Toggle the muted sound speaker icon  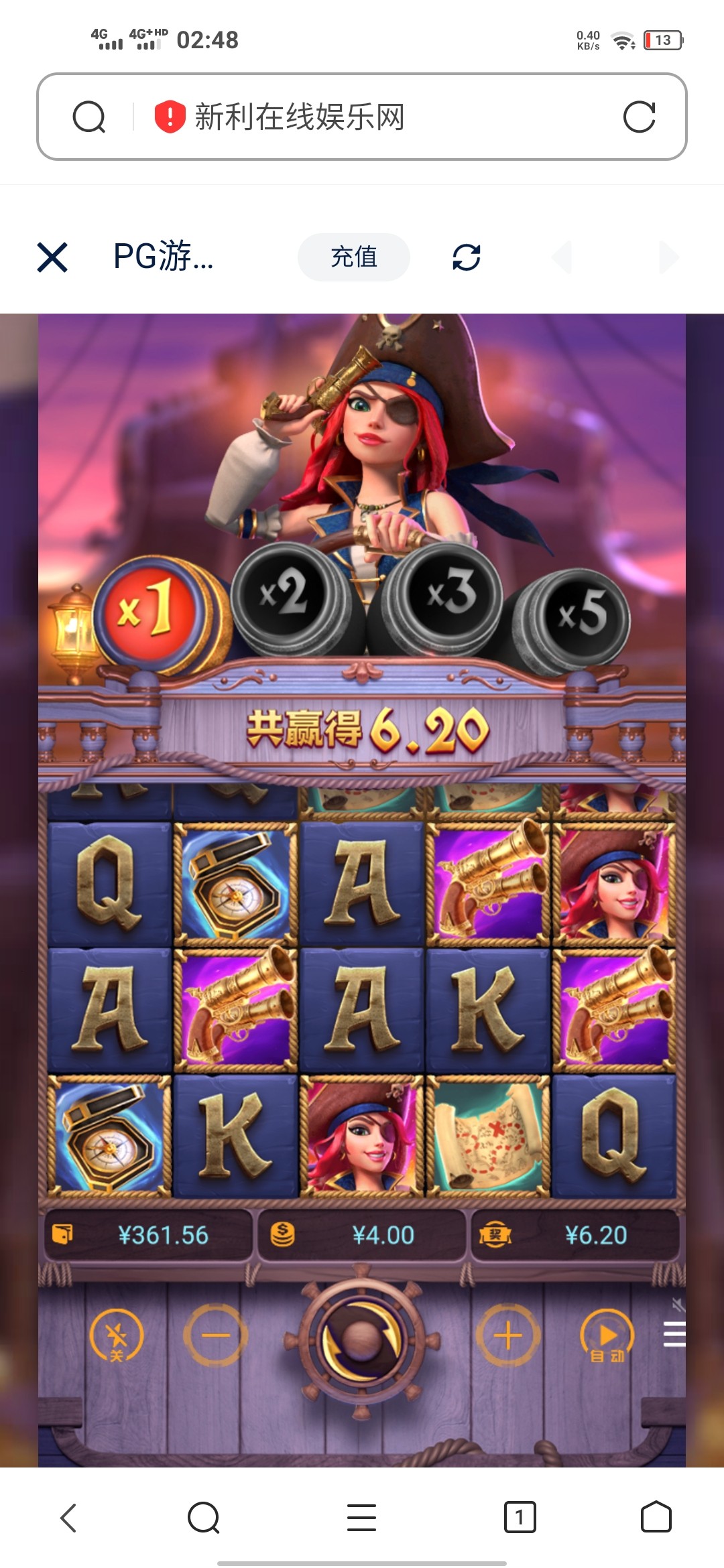[x=678, y=1304]
